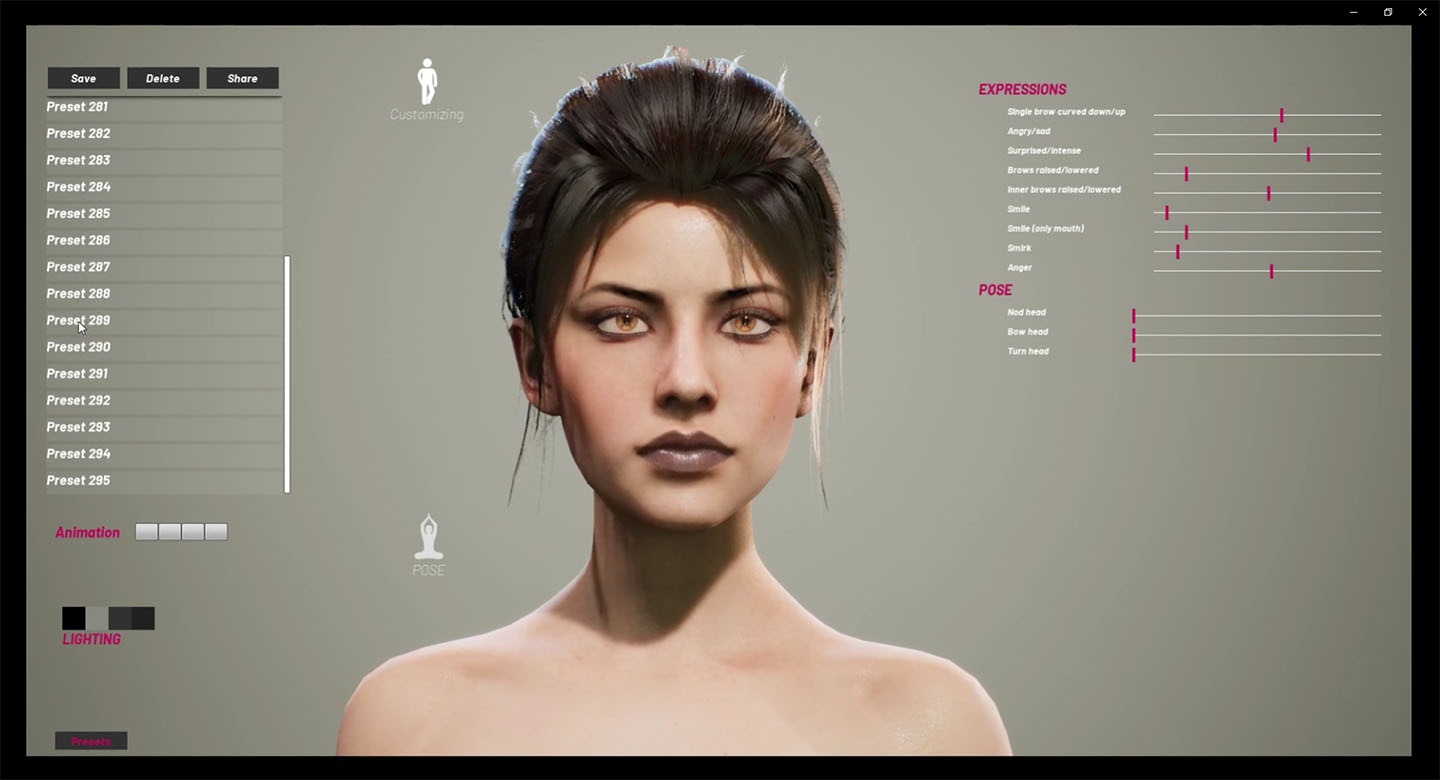
Task: Switch to the Pose mode icon
Action: [x=428, y=540]
